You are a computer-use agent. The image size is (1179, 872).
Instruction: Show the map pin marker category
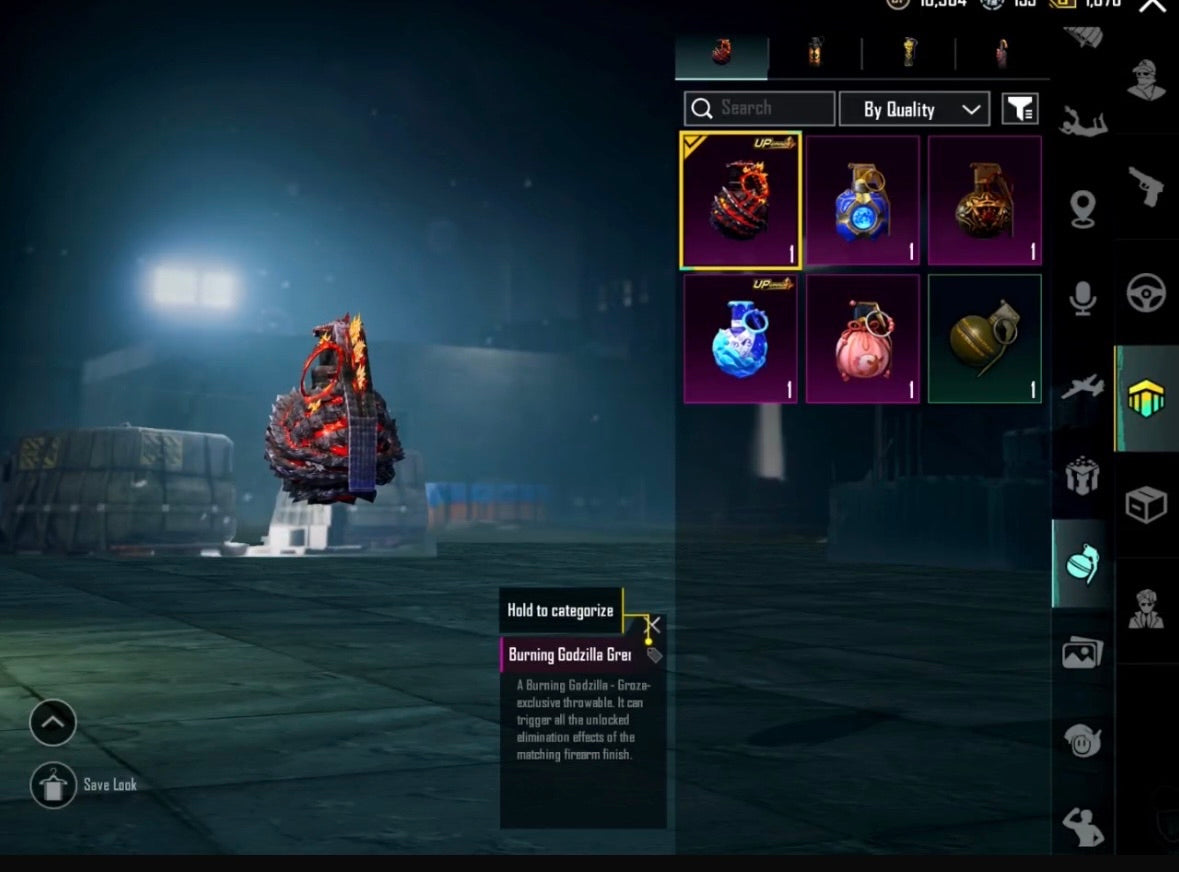(1082, 209)
